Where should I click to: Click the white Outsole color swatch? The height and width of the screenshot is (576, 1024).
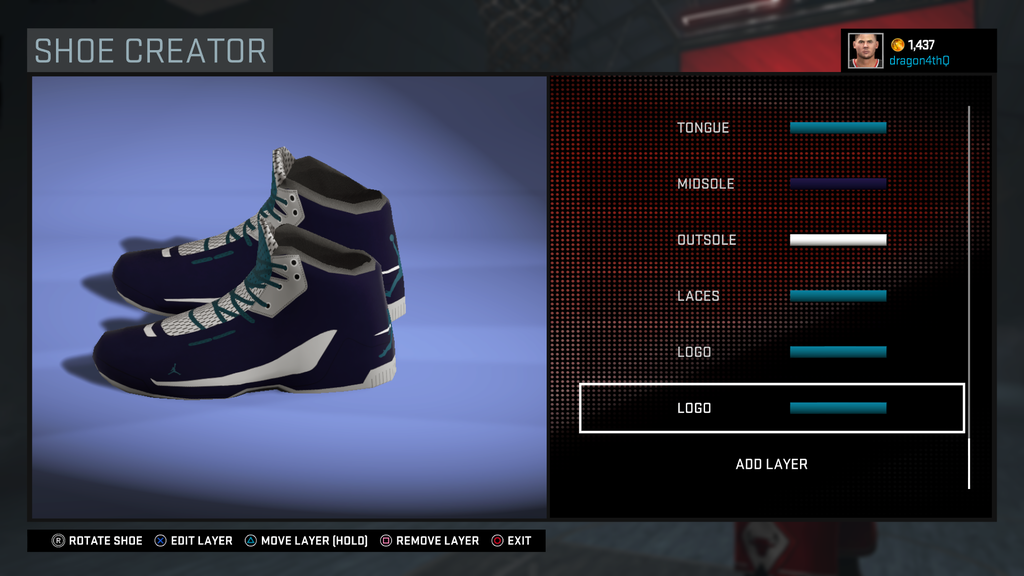[838, 240]
